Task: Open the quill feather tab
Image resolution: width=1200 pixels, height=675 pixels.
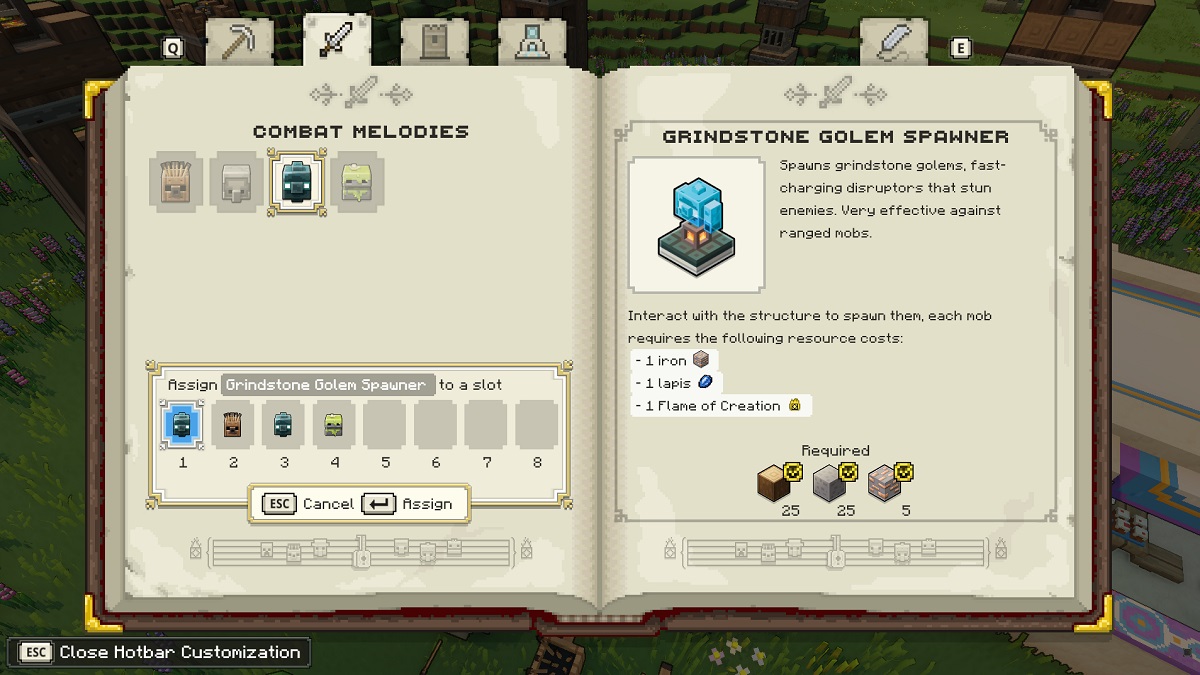Action: pyautogui.click(x=893, y=42)
